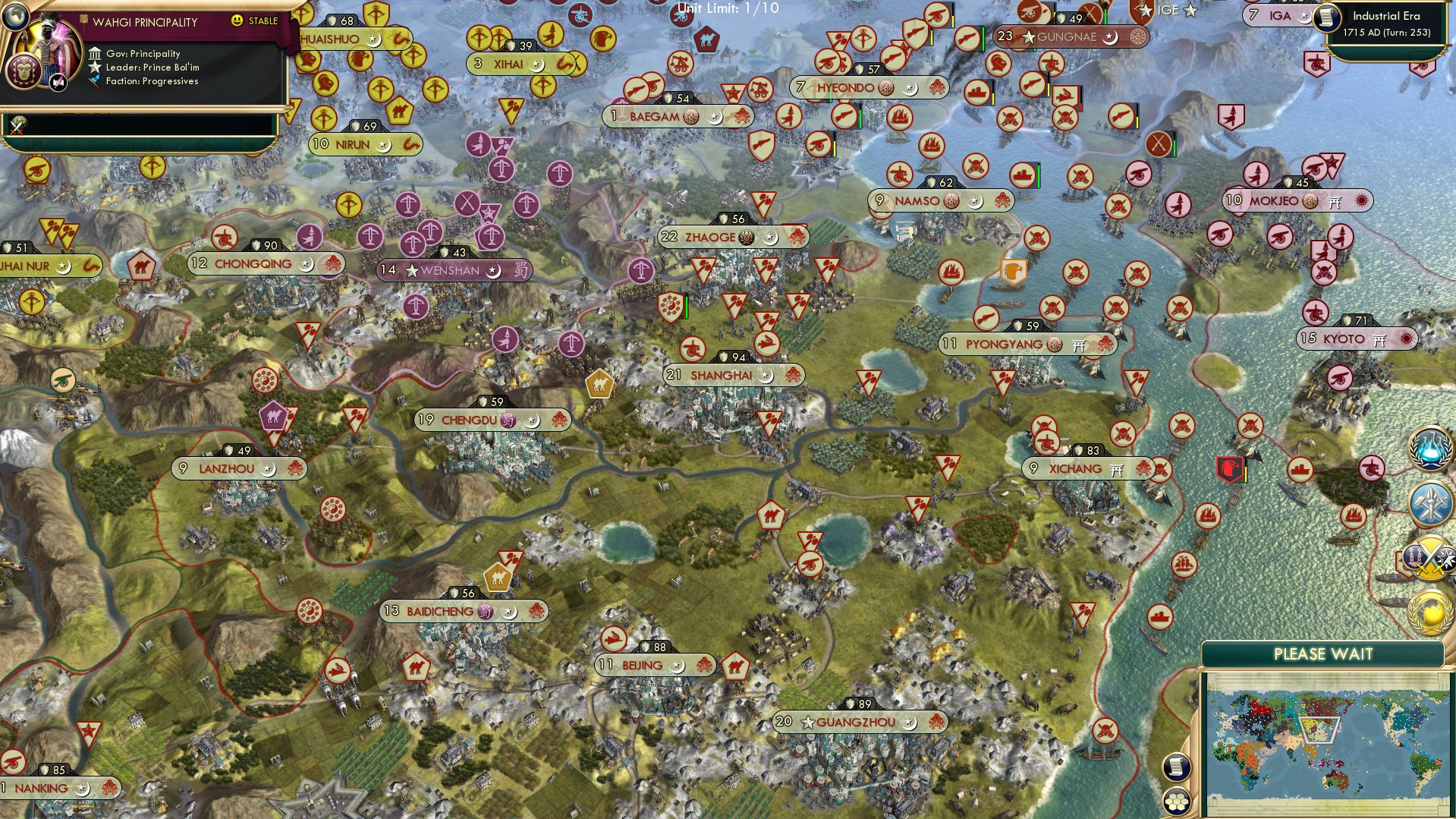
Task: Toggle the strategic view globe at top-left
Action: (14, 17)
